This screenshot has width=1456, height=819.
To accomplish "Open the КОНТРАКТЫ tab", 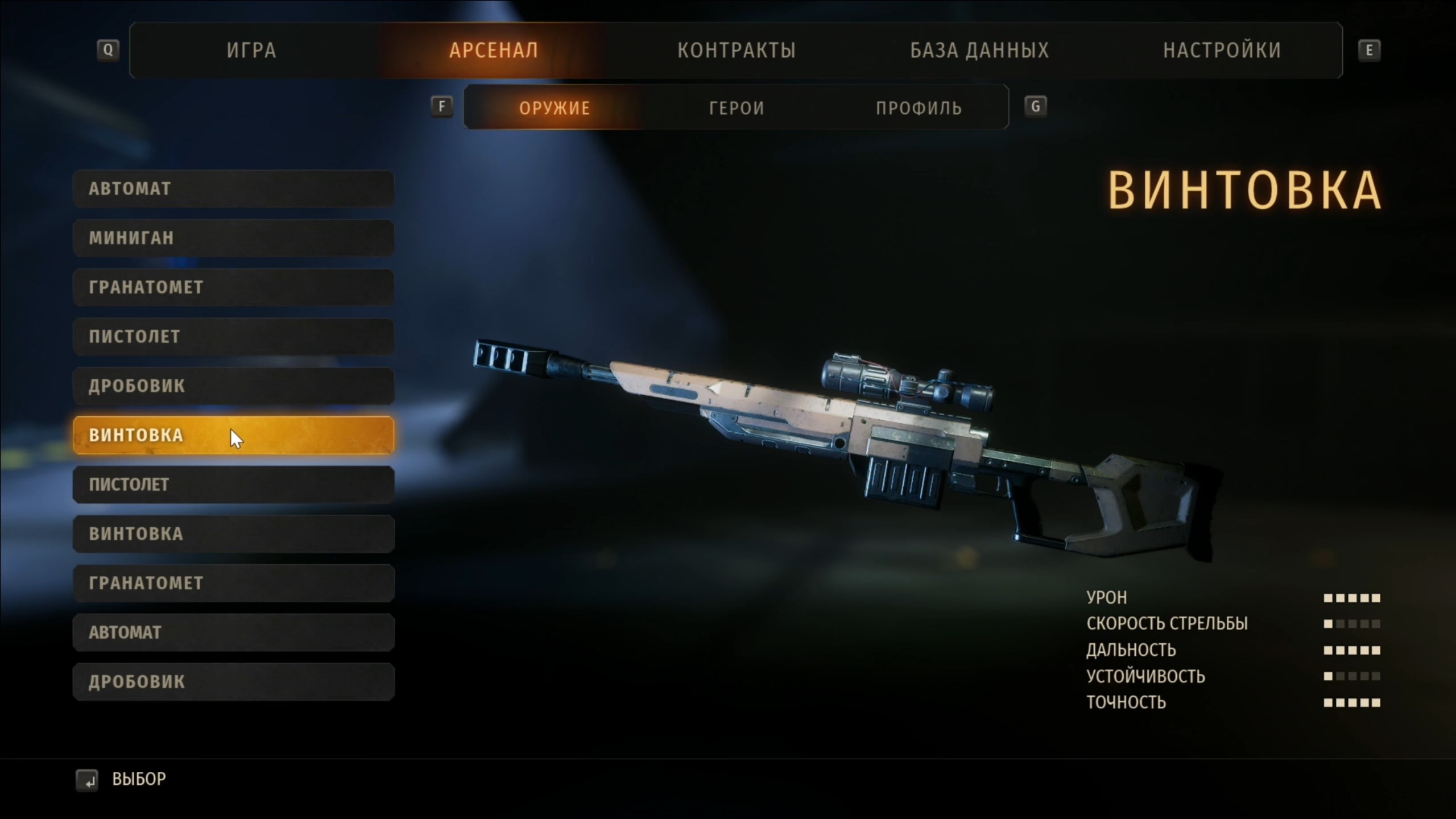I will (x=736, y=51).
